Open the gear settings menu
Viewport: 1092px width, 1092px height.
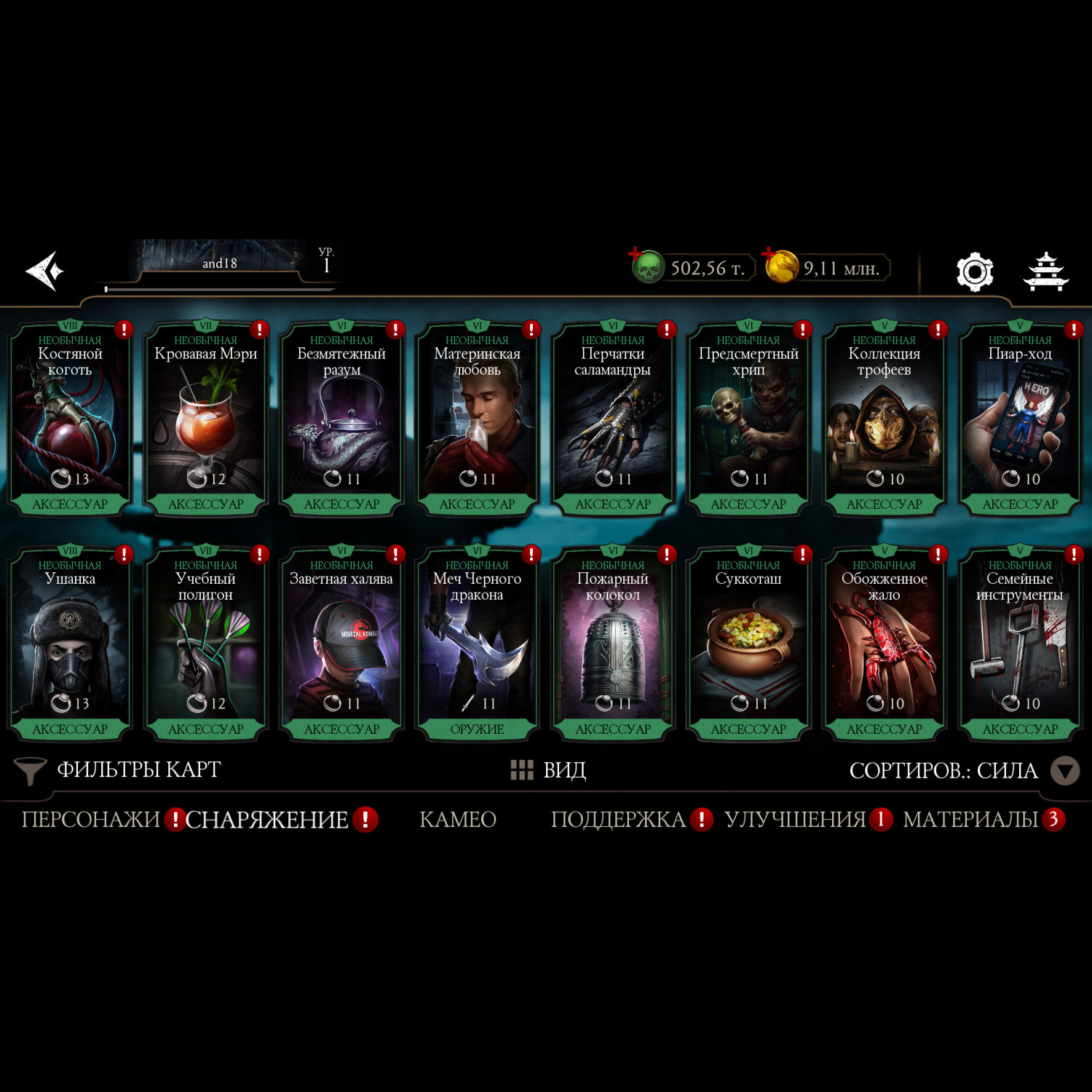tap(974, 272)
